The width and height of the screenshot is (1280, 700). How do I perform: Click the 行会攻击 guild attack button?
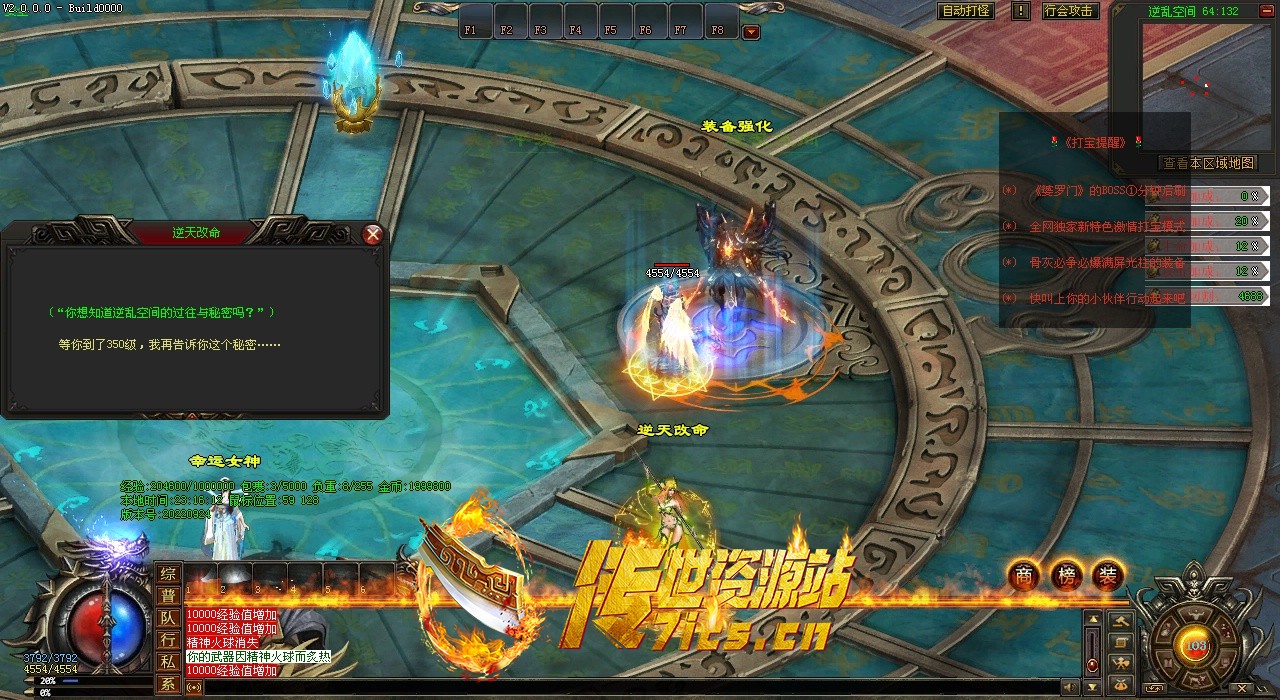coord(1068,11)
